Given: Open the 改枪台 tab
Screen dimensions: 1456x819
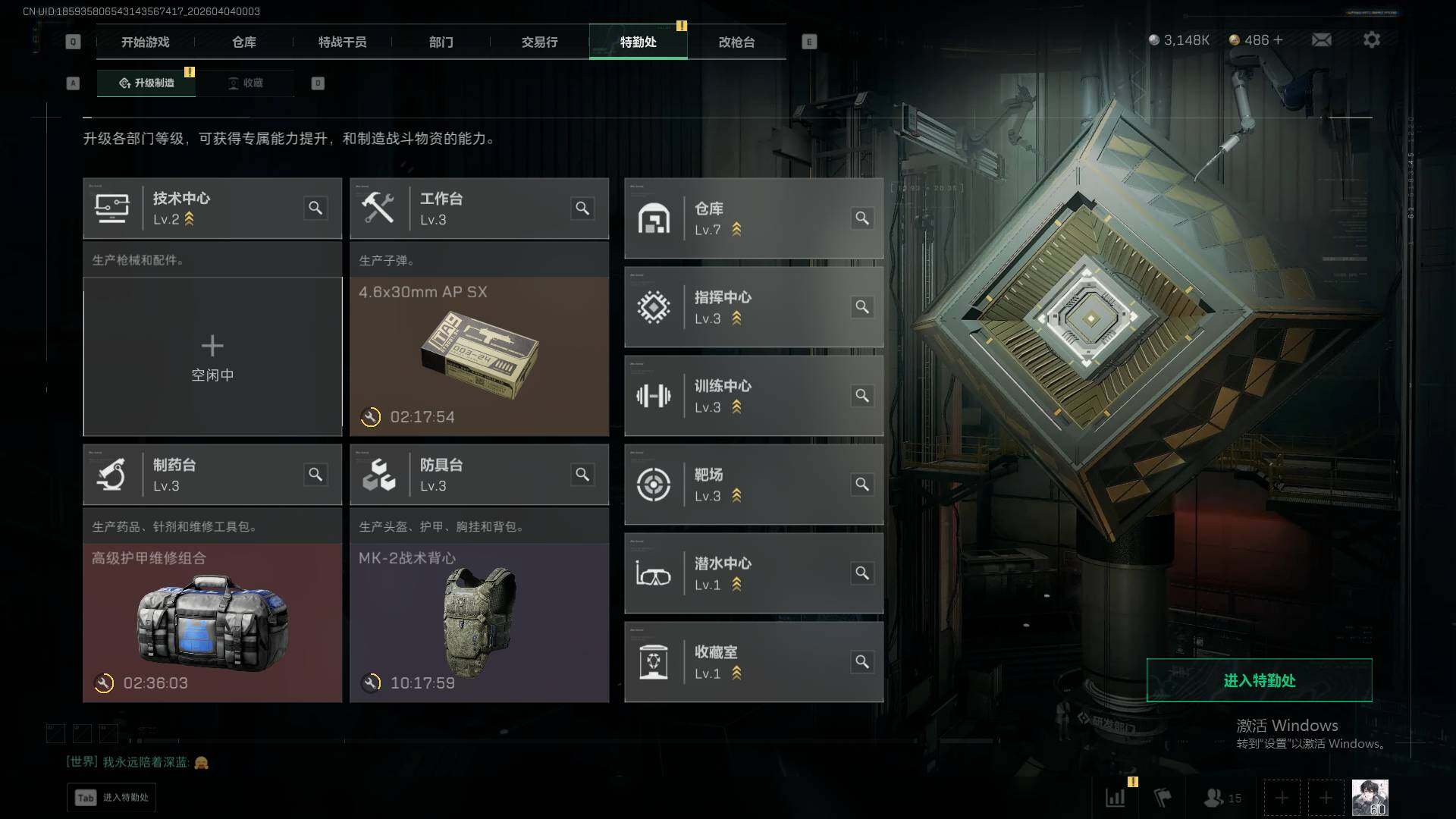Looking at the screenshot, I should tap(736, 42).
